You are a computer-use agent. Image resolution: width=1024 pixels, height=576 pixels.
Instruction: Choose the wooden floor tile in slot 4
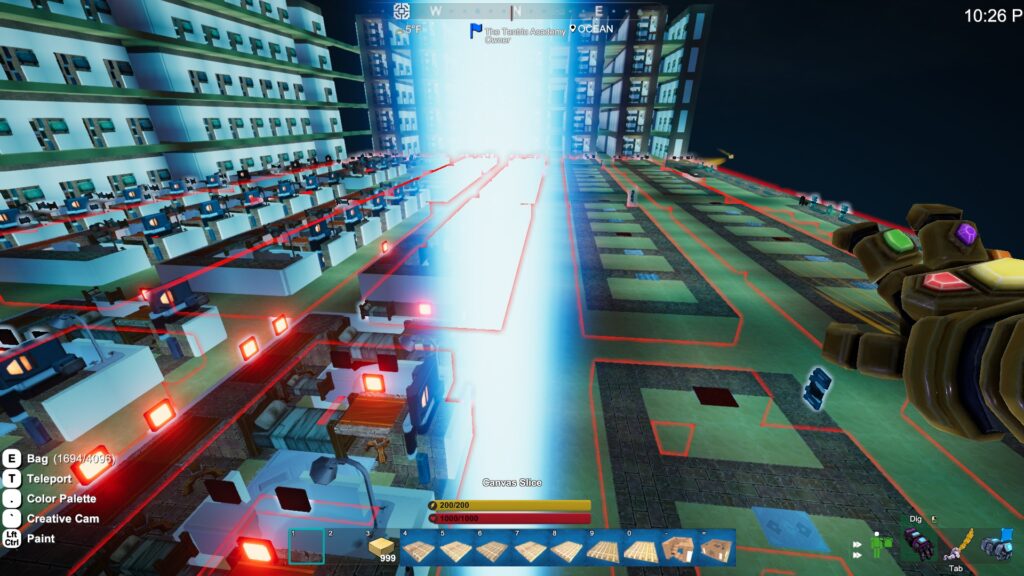point(418,550)
